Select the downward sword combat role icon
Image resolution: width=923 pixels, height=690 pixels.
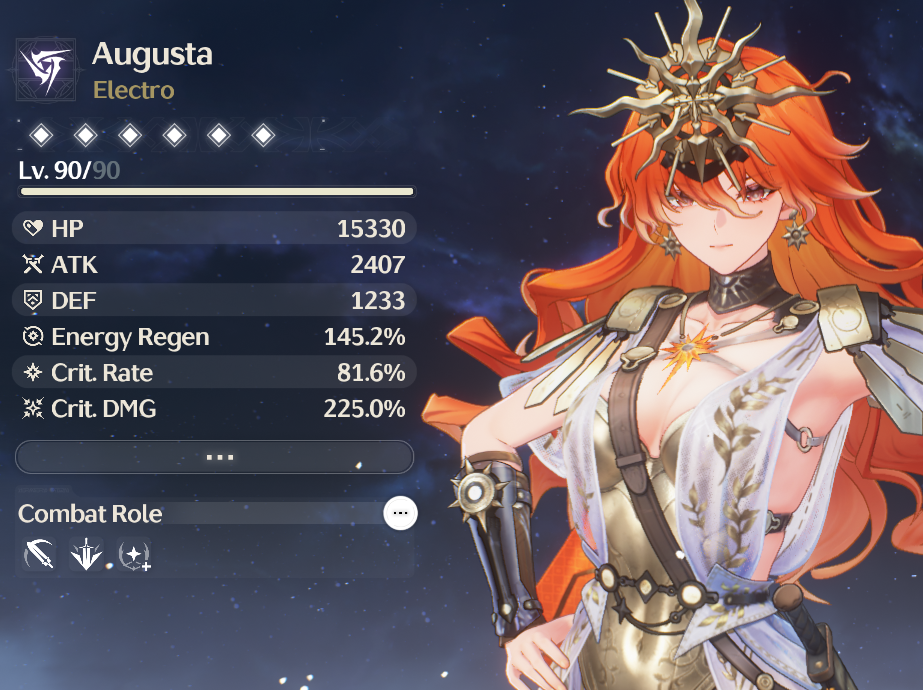[87, 555]
